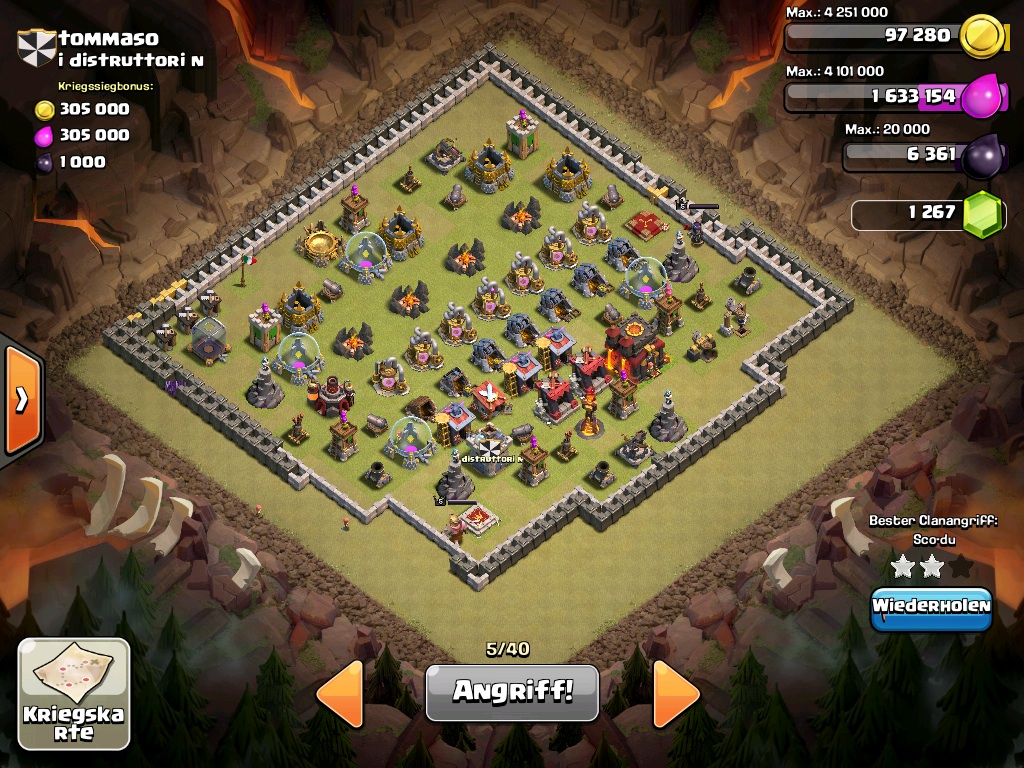Start the attack with the Angriff! button
1024x768 pixels.
(512, 692)
